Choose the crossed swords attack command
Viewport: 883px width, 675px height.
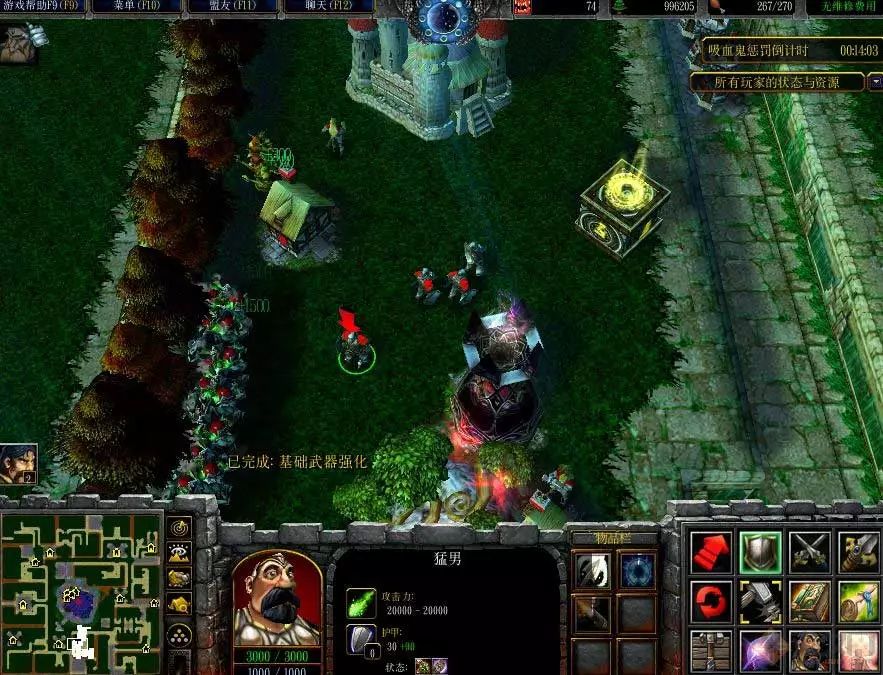click(809, 552)
